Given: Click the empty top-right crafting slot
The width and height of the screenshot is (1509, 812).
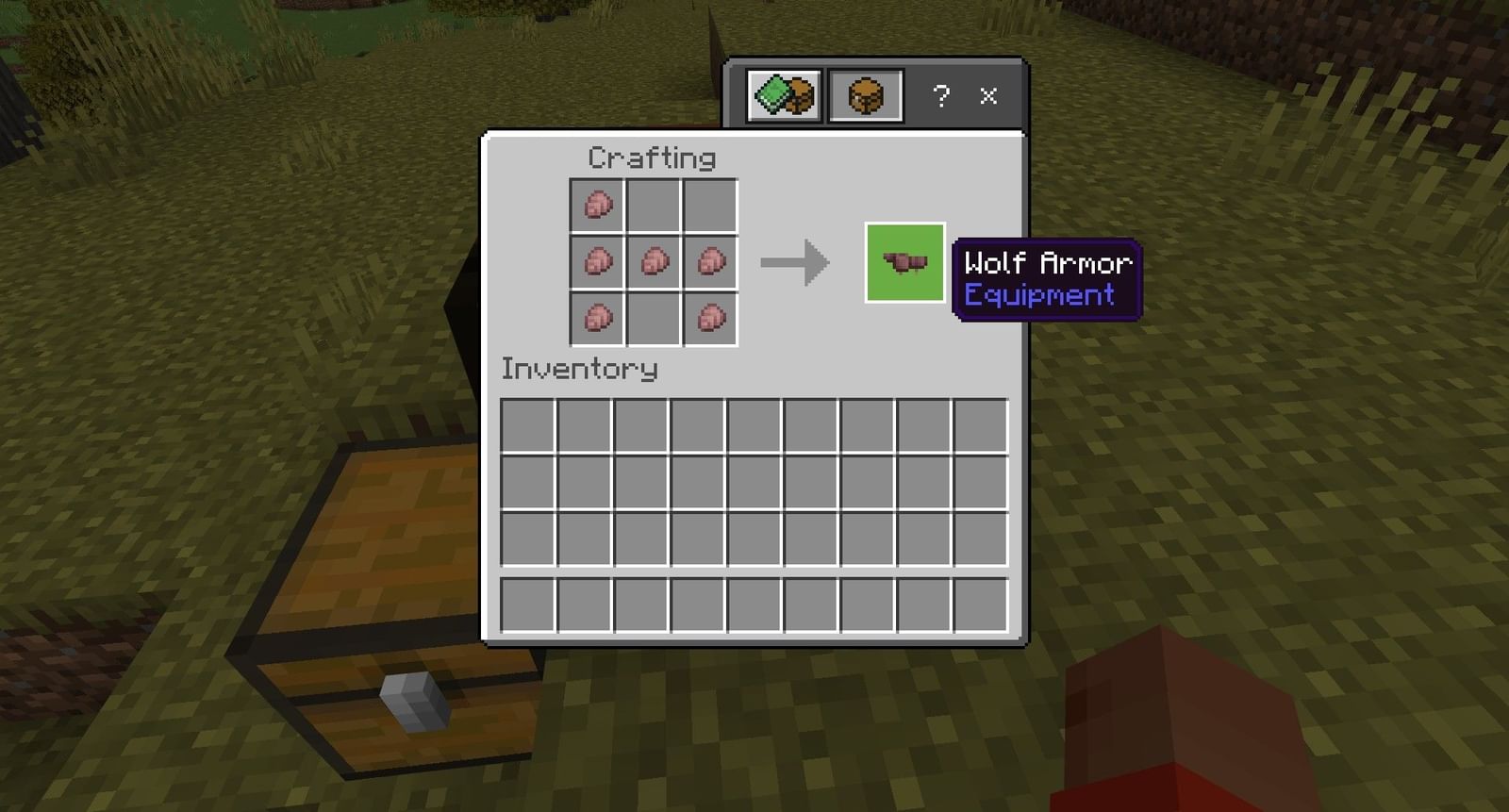Looking at the screenshot, I should click(710, 203).
